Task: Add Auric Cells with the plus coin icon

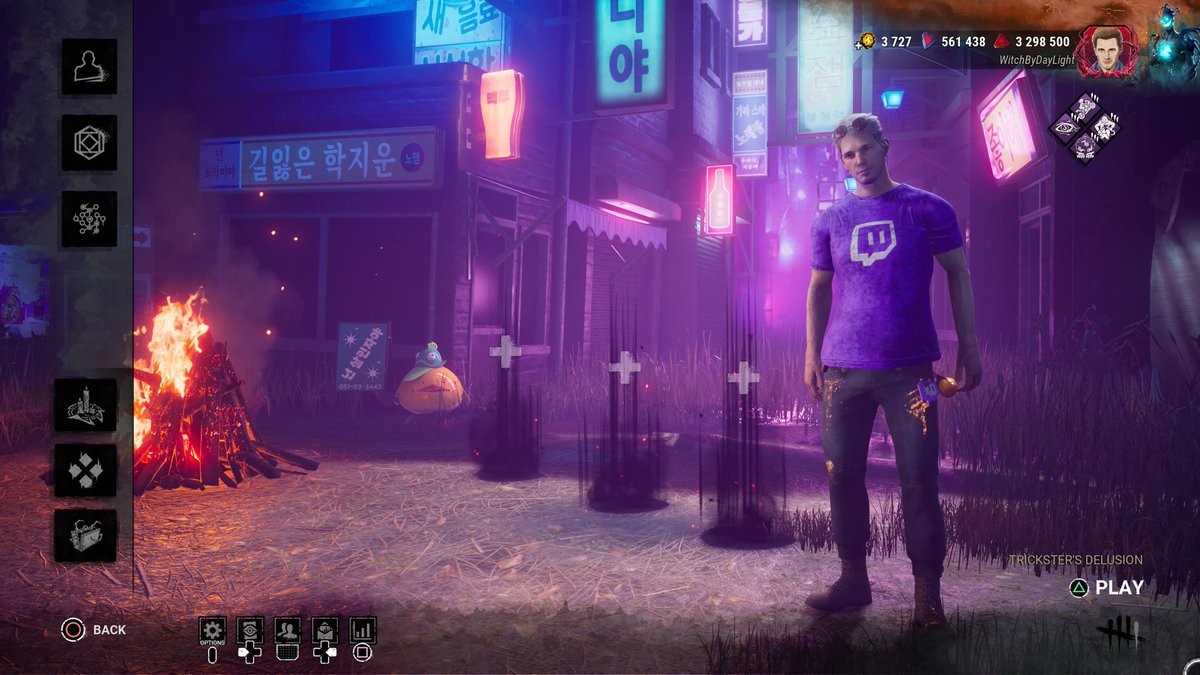Action: (865, 41)
